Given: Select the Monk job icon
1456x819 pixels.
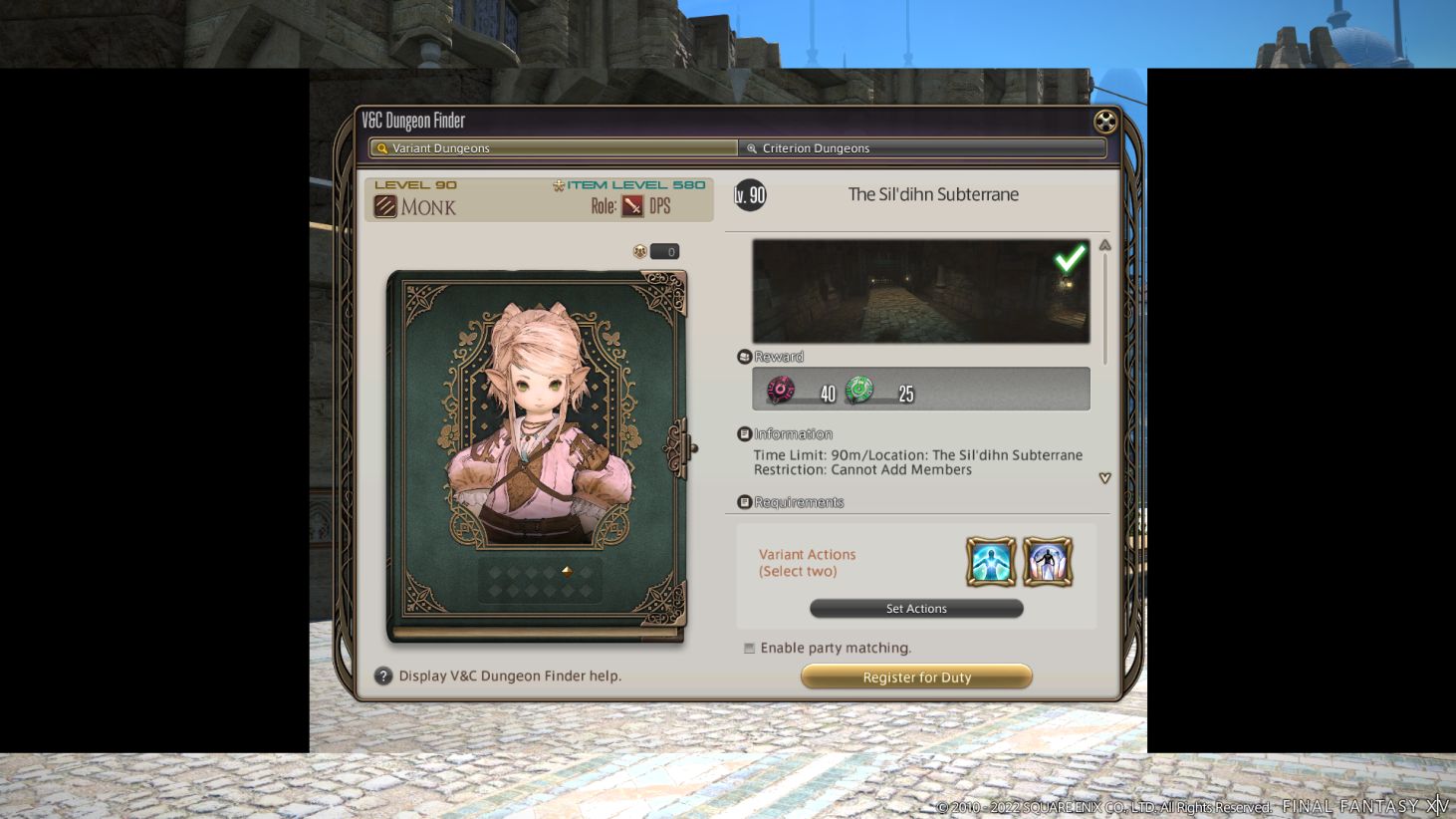Looking at the screenshot, I should pyautogui.click(x=386, y=206).
